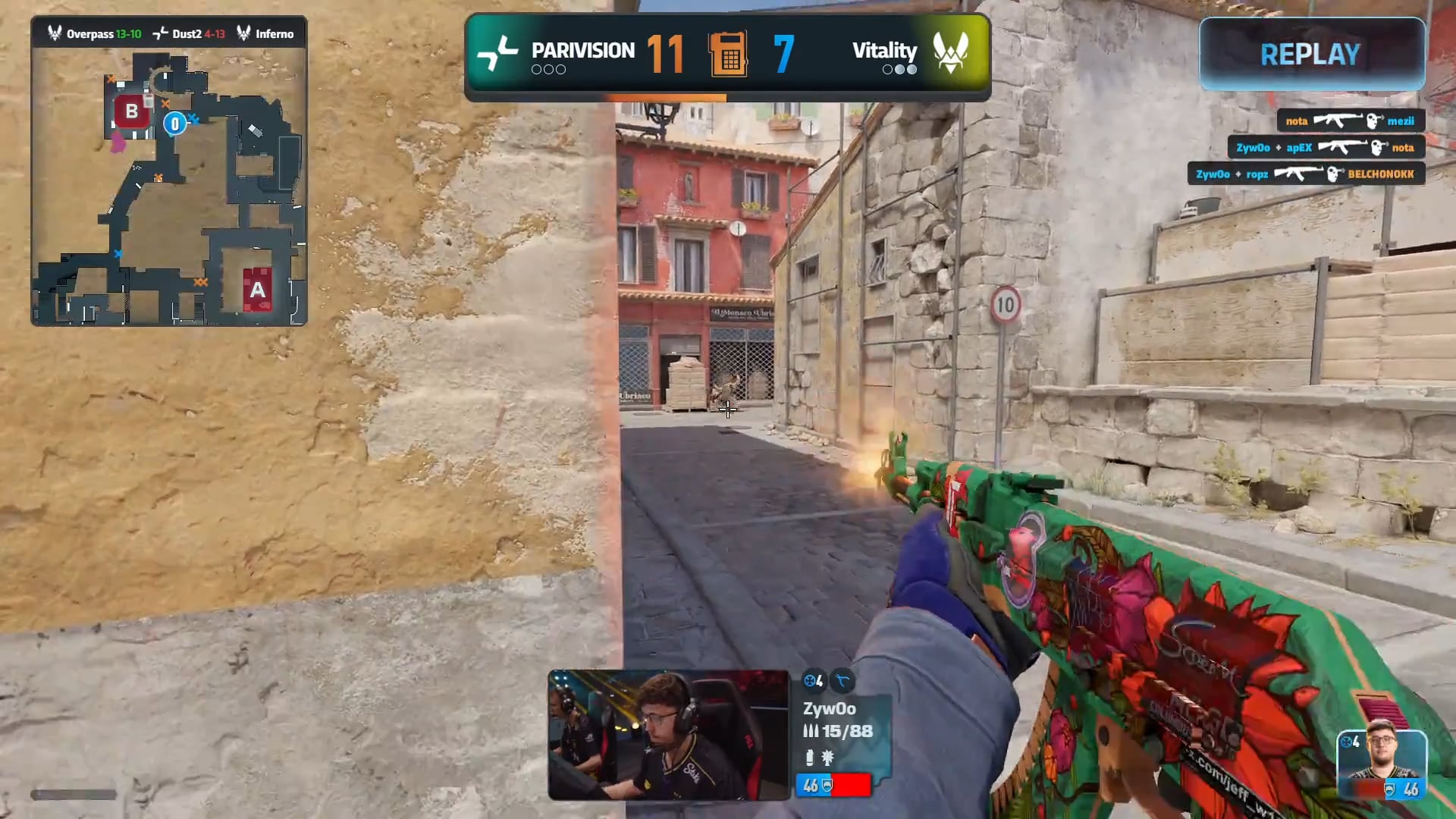Open ZywOo's player webcam feed
The width and height of the screenshot is (1456, 819).
point(668,735)
